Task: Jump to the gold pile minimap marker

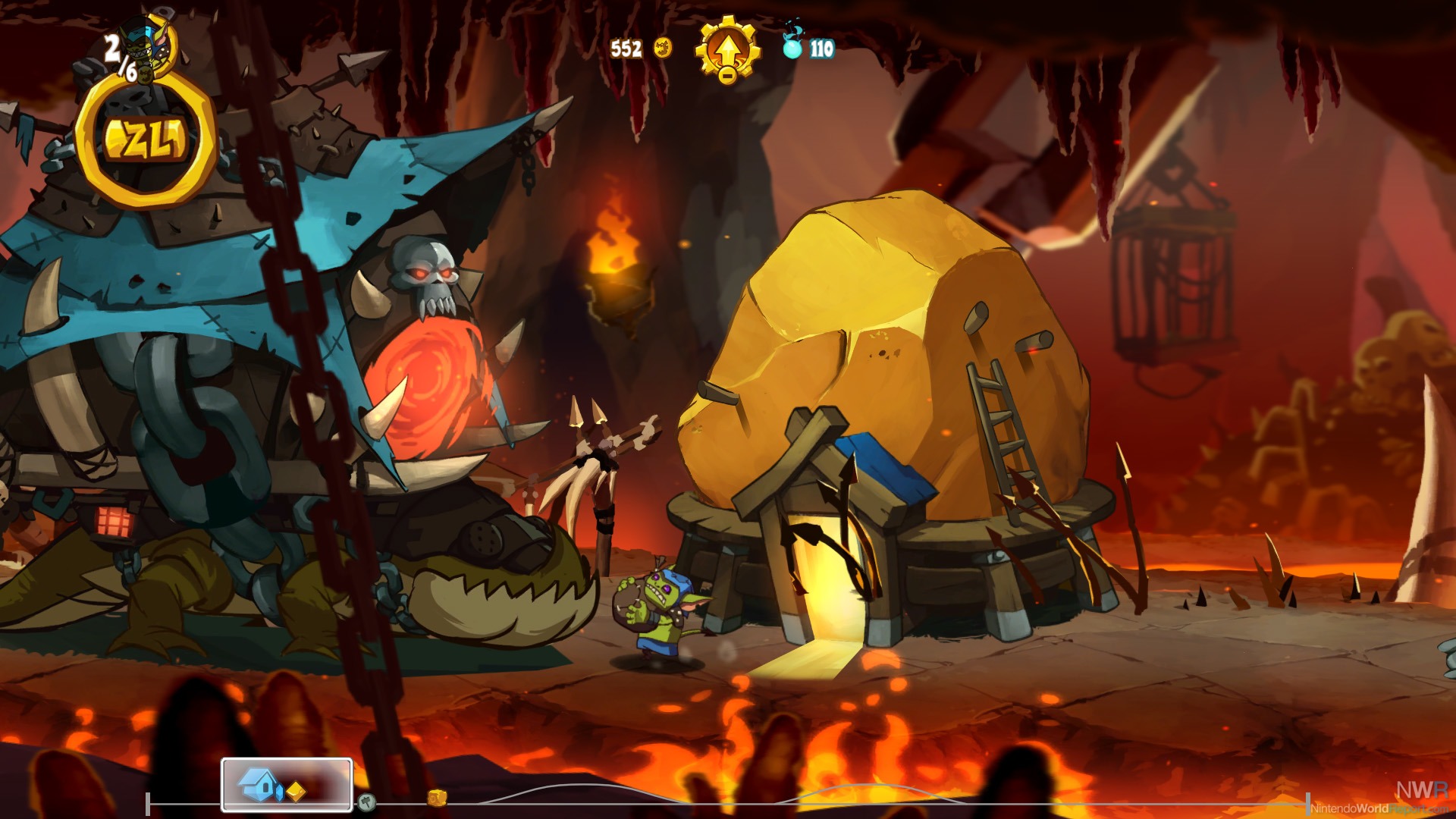Action: coord(437,798)
